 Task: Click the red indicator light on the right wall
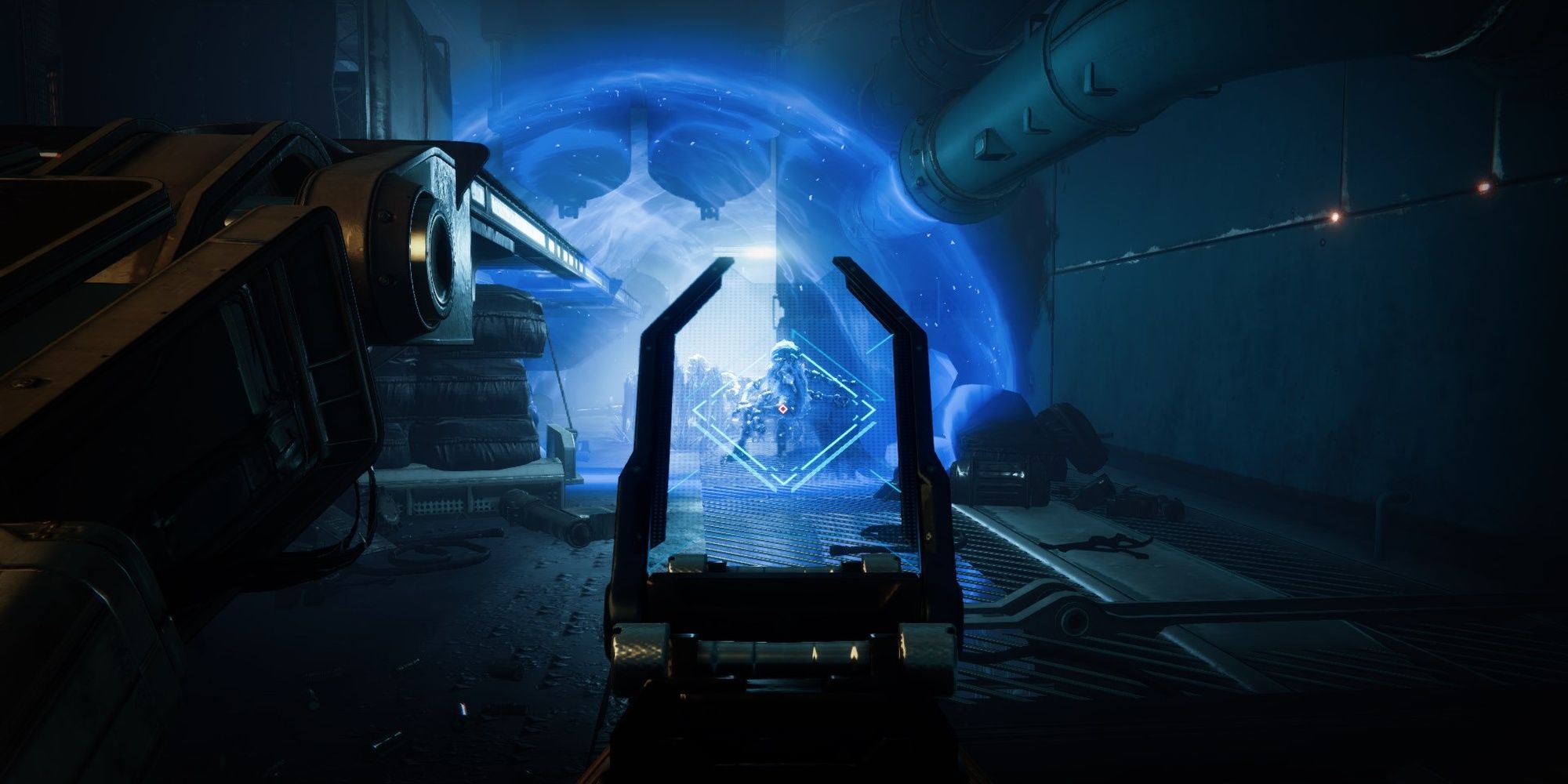(1484, 187)
